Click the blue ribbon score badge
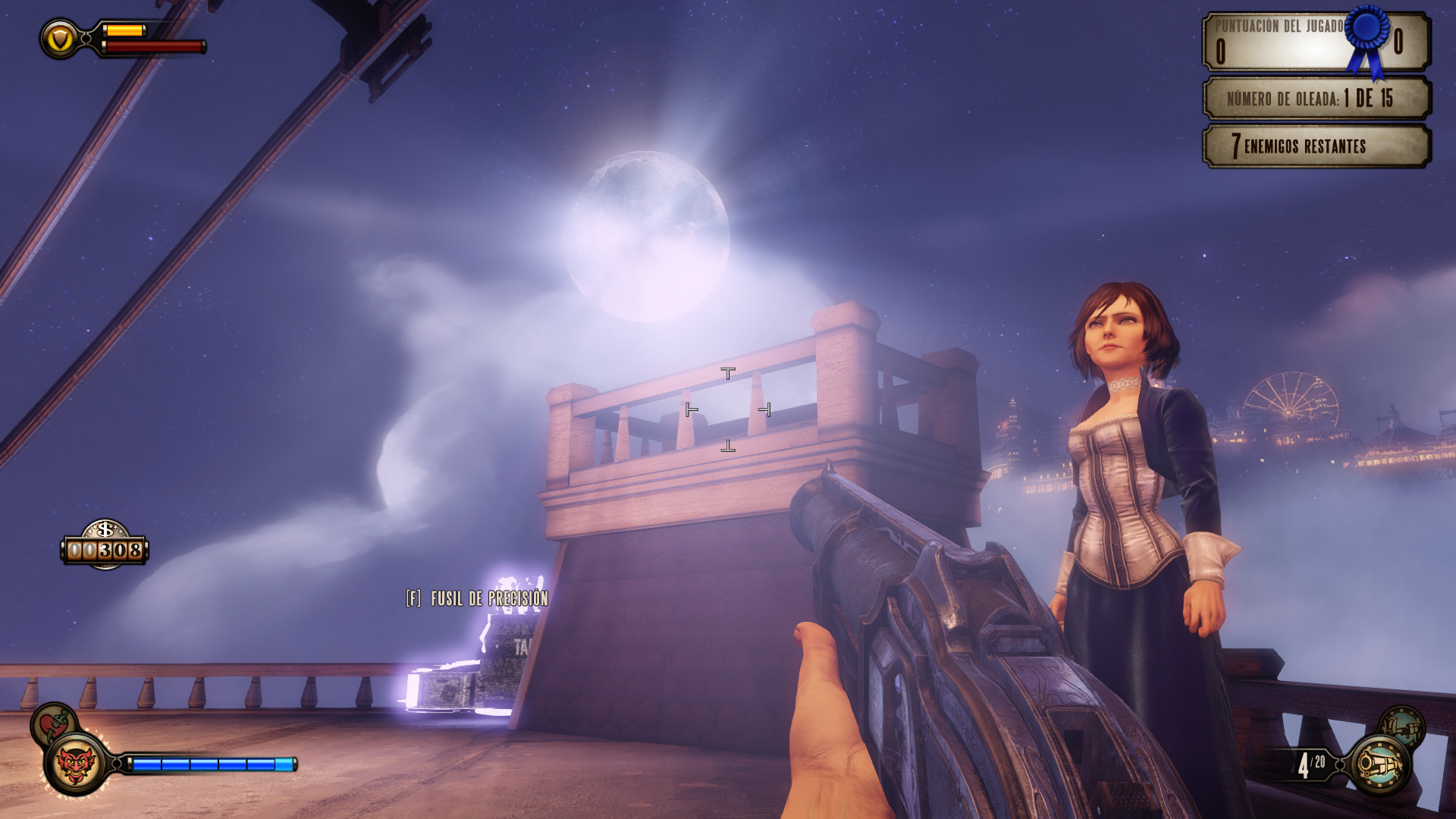The image size is (1456, 819). (x=1368, y=39)
